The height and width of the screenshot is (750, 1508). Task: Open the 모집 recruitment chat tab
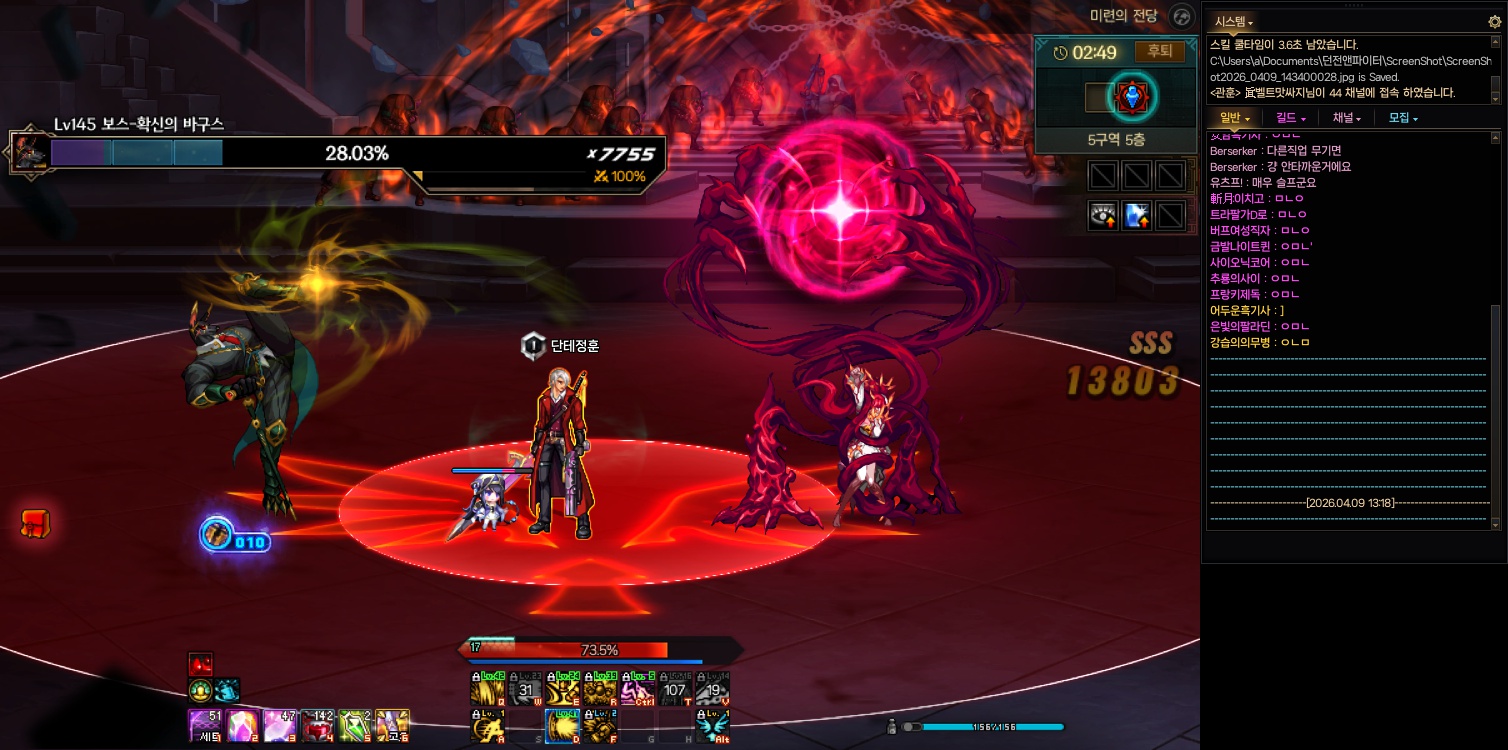pos(1402,118)
